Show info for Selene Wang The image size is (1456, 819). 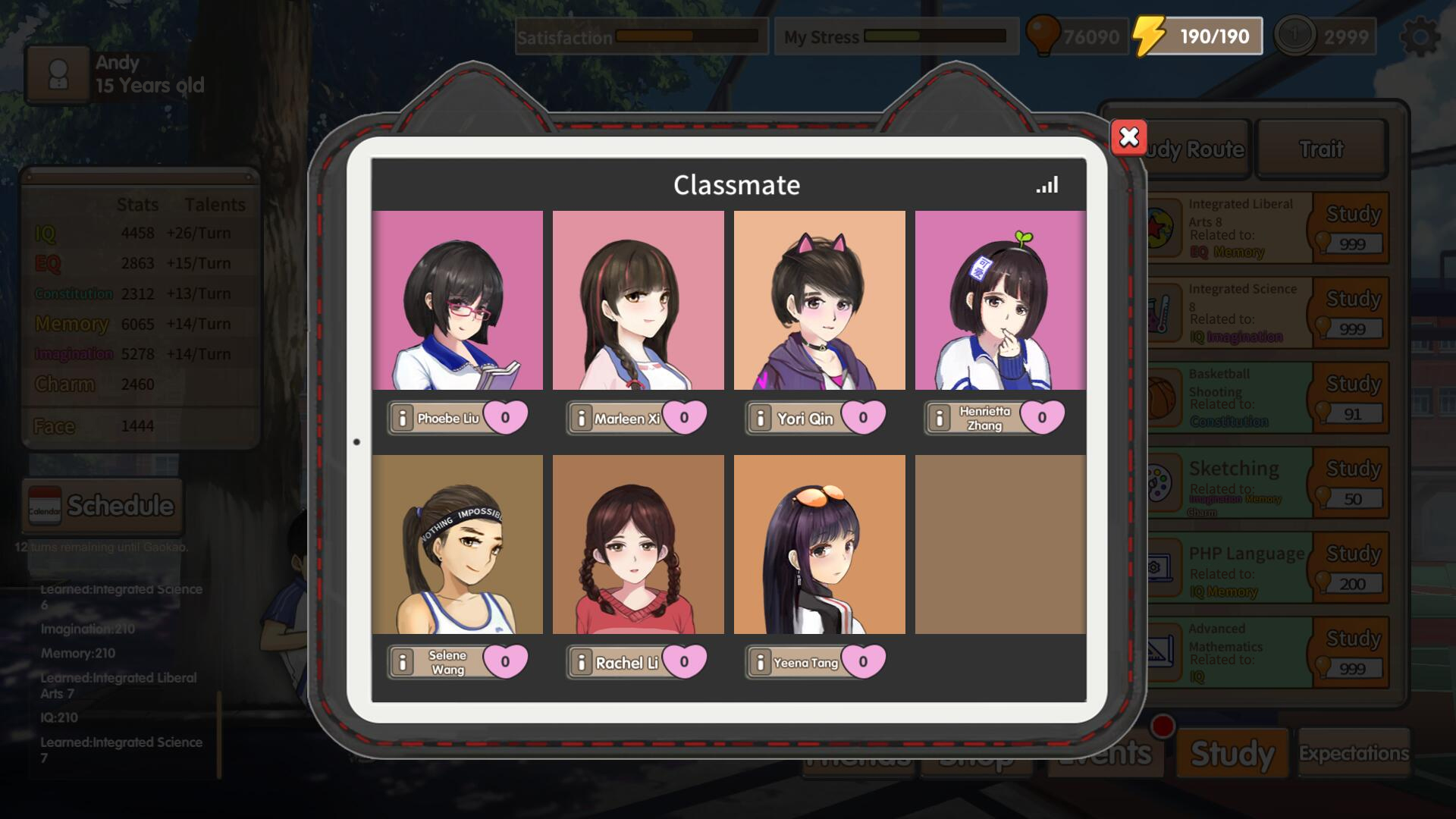[x=403, y=662]
